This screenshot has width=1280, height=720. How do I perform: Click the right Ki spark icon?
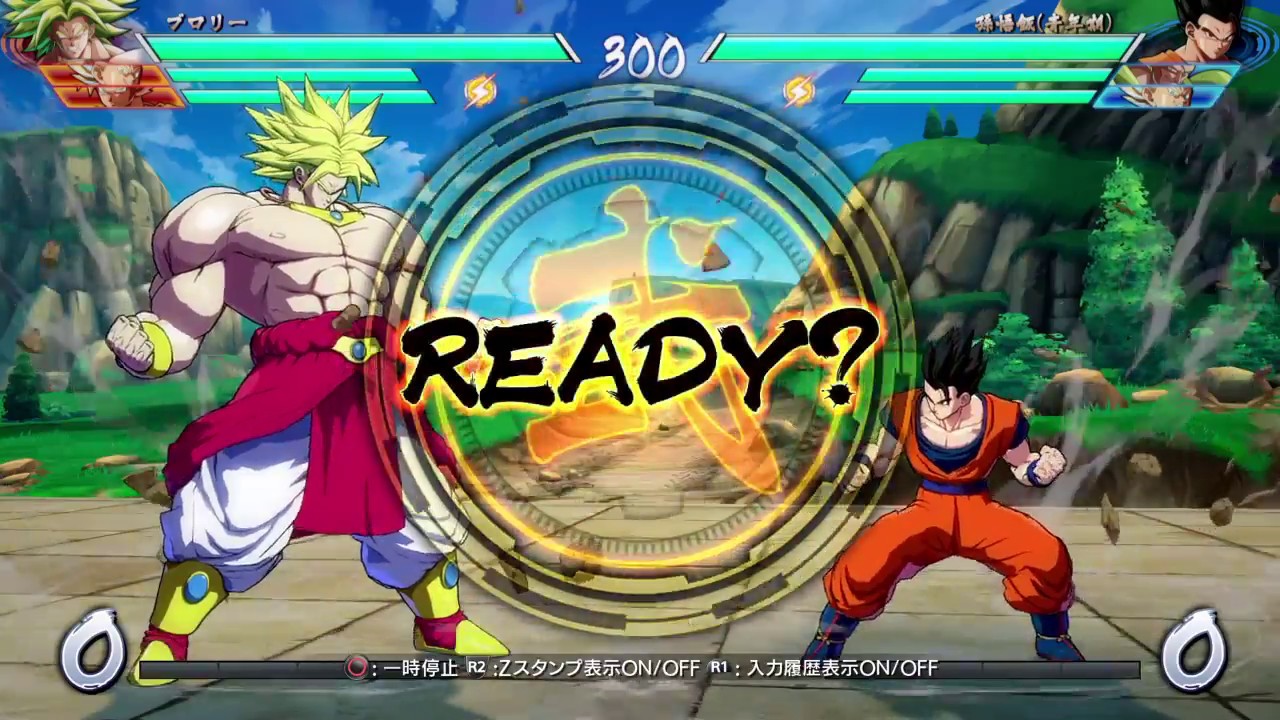tap(799, 90)
